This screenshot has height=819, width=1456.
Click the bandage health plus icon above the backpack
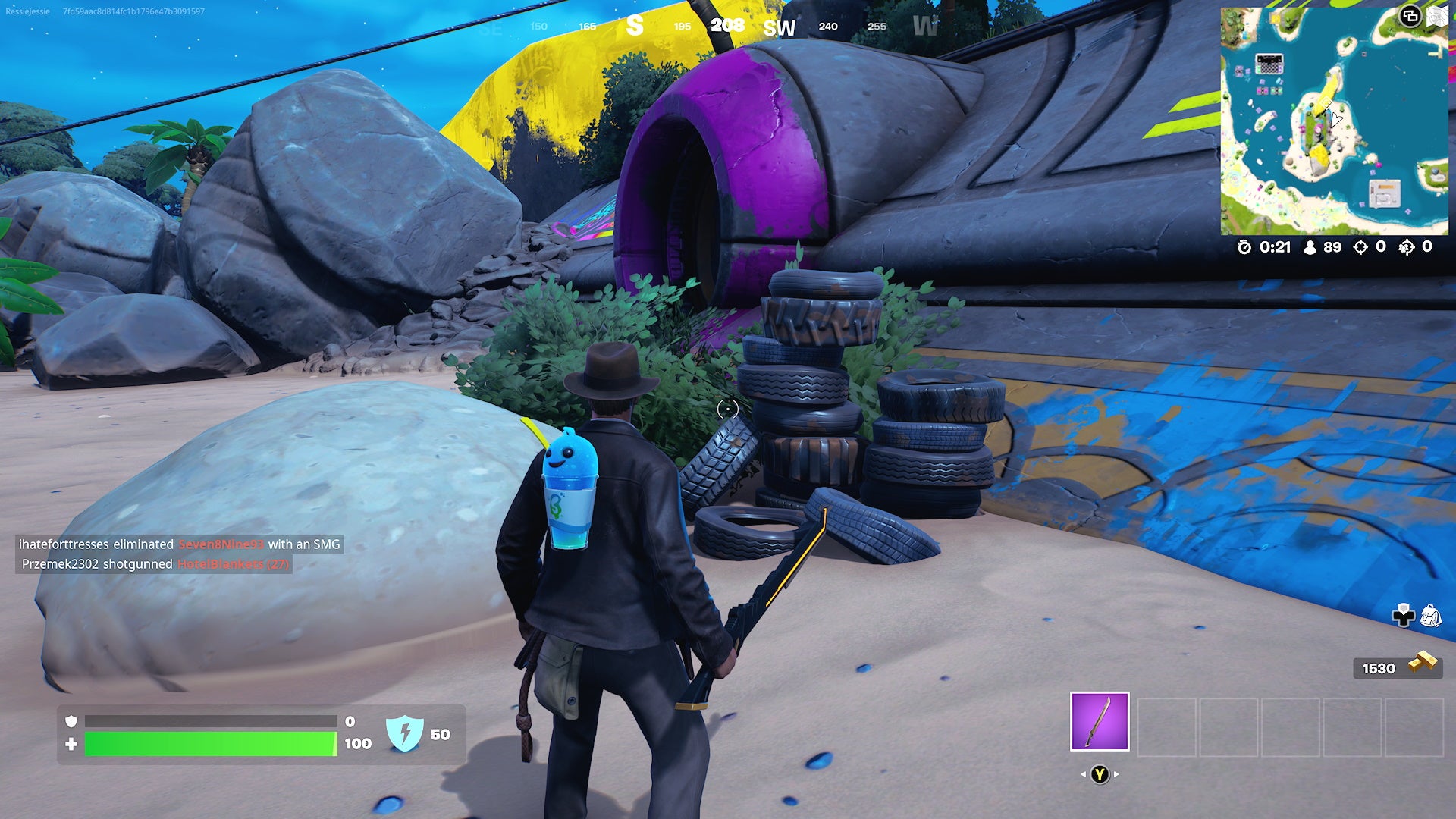(x=1402, y=614)
